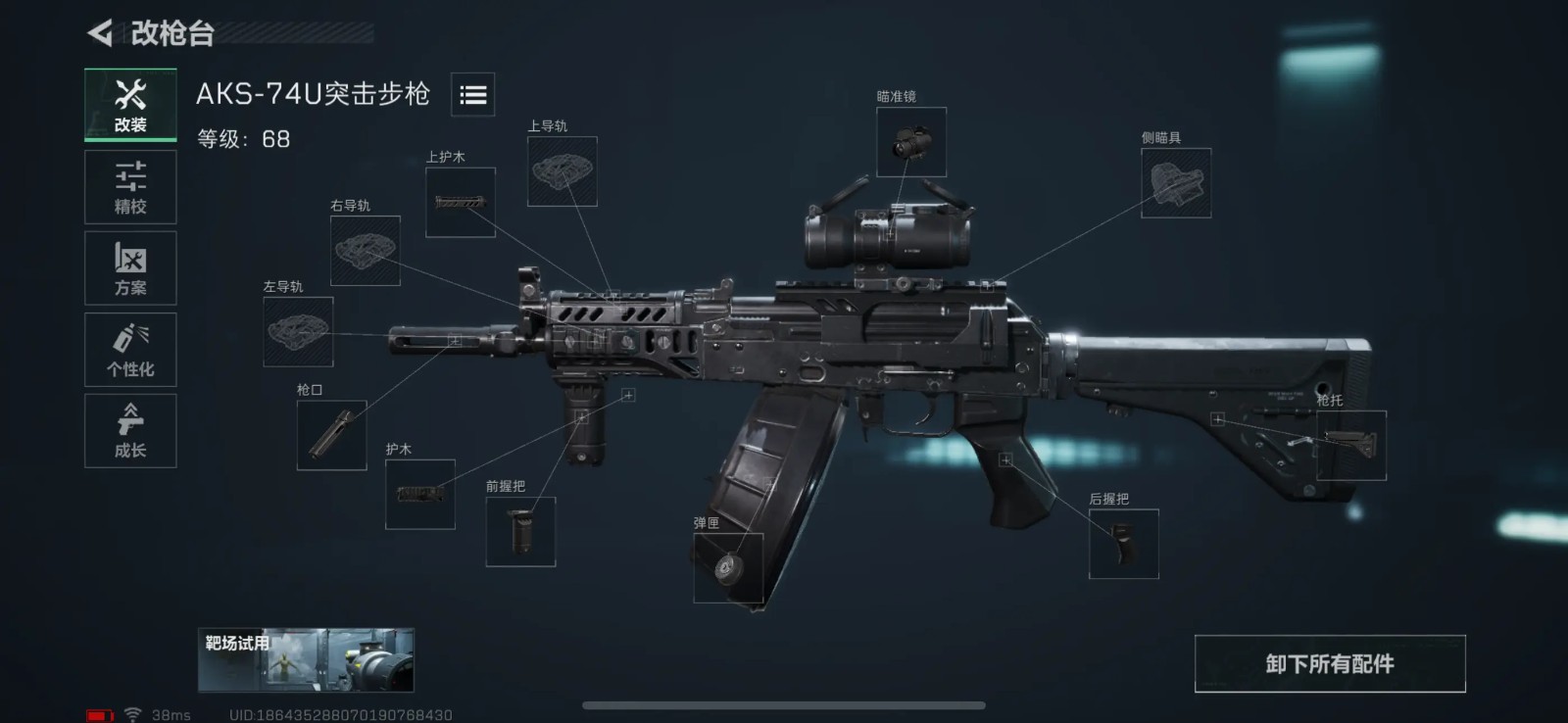Choose the 前握把 foregrip slot
The height and width of the screenshot is (723, 1568).
coord(520,531)
